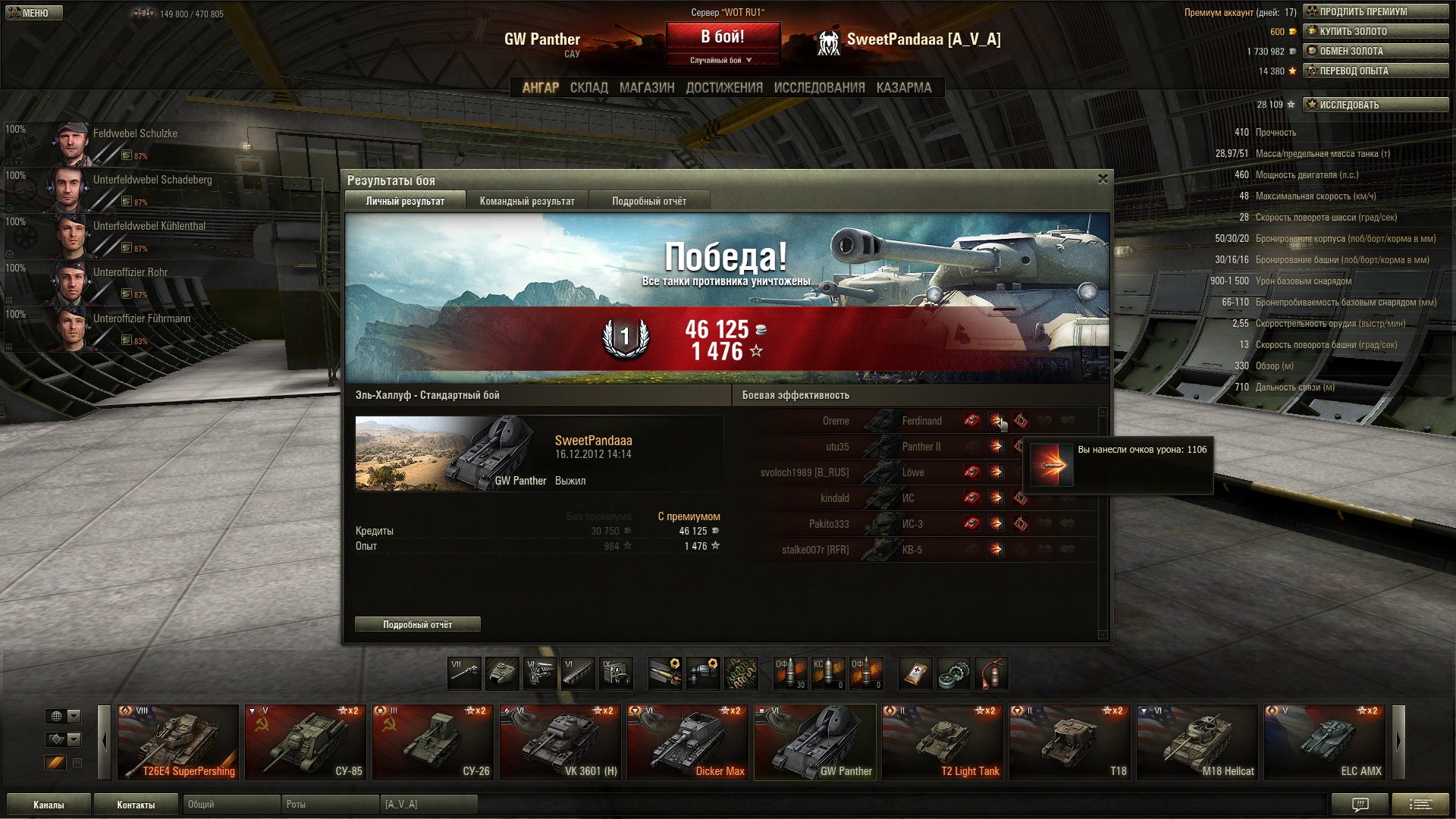Open the МЕНЮ button

click(33, 13)
